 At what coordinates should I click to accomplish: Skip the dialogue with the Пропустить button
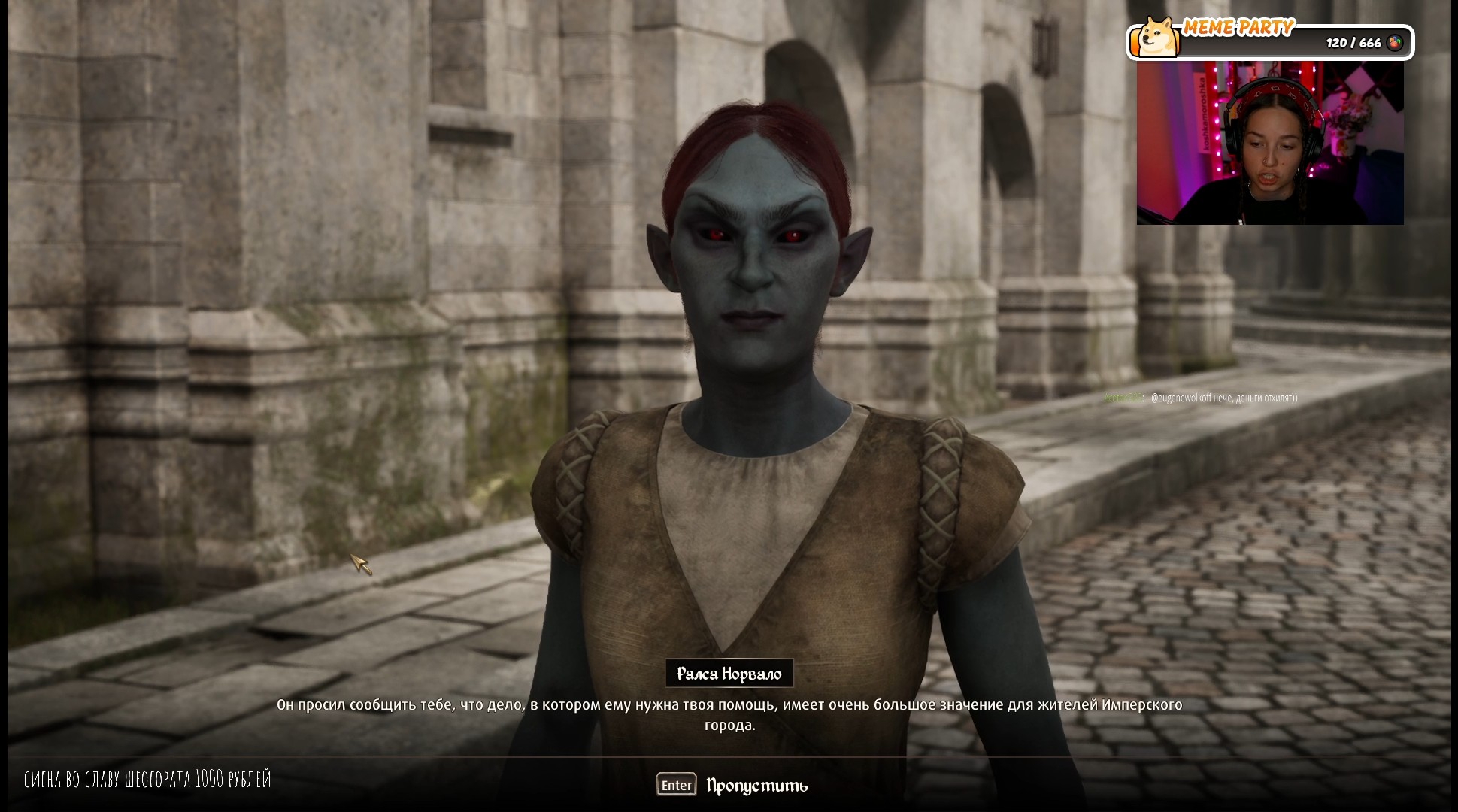pos(755,786)
